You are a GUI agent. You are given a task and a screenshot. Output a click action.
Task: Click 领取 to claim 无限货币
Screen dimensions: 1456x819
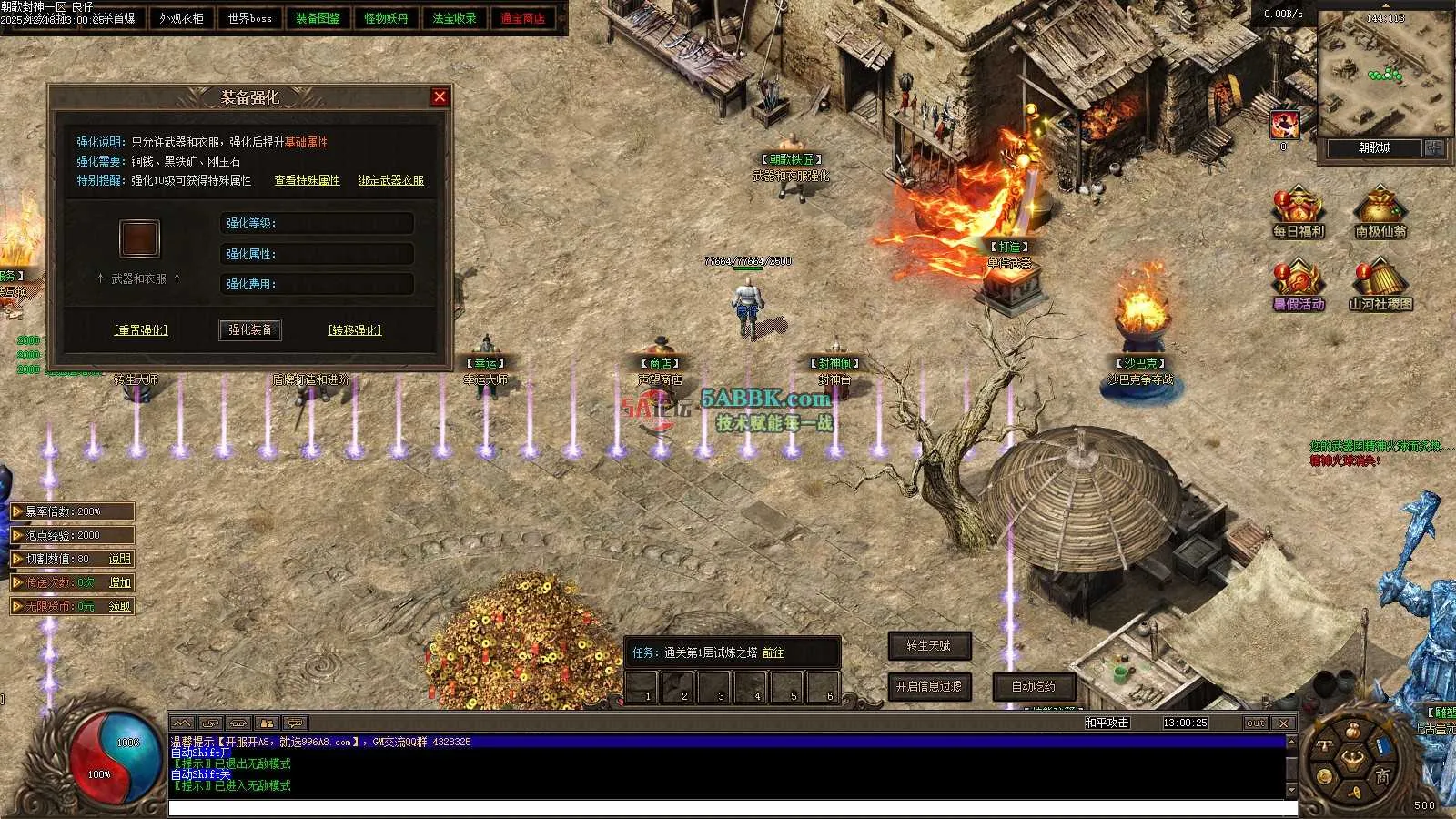(x=119, y=606)
